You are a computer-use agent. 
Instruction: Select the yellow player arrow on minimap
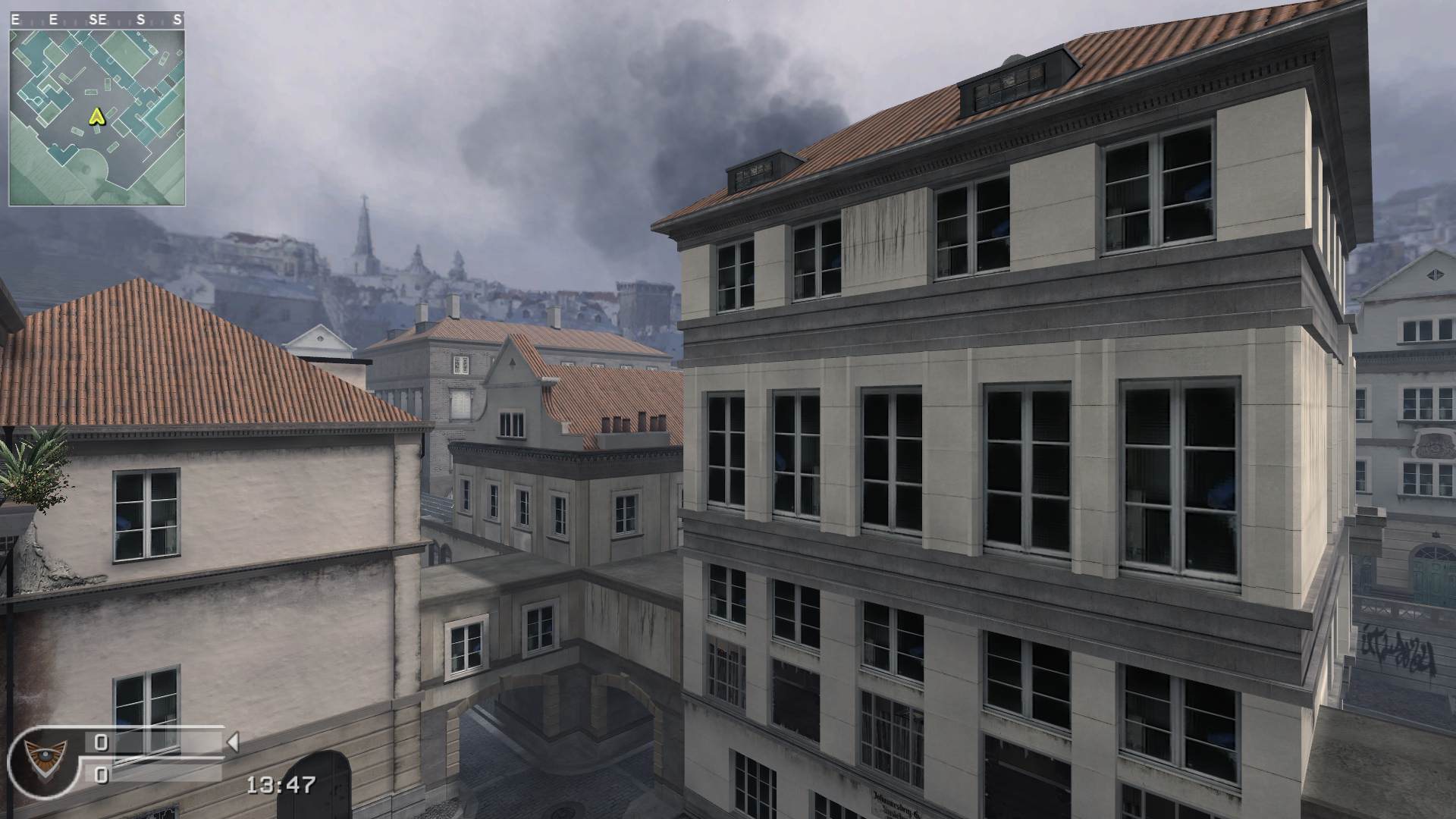point(96,117)
